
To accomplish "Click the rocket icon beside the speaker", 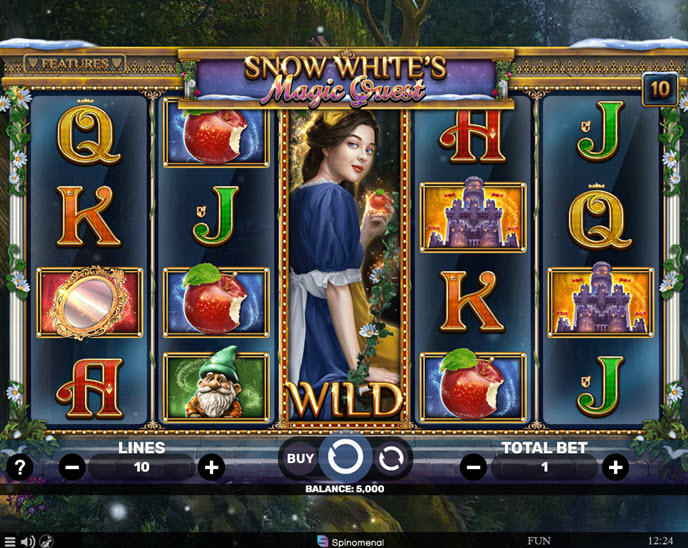I will point(46,541).
